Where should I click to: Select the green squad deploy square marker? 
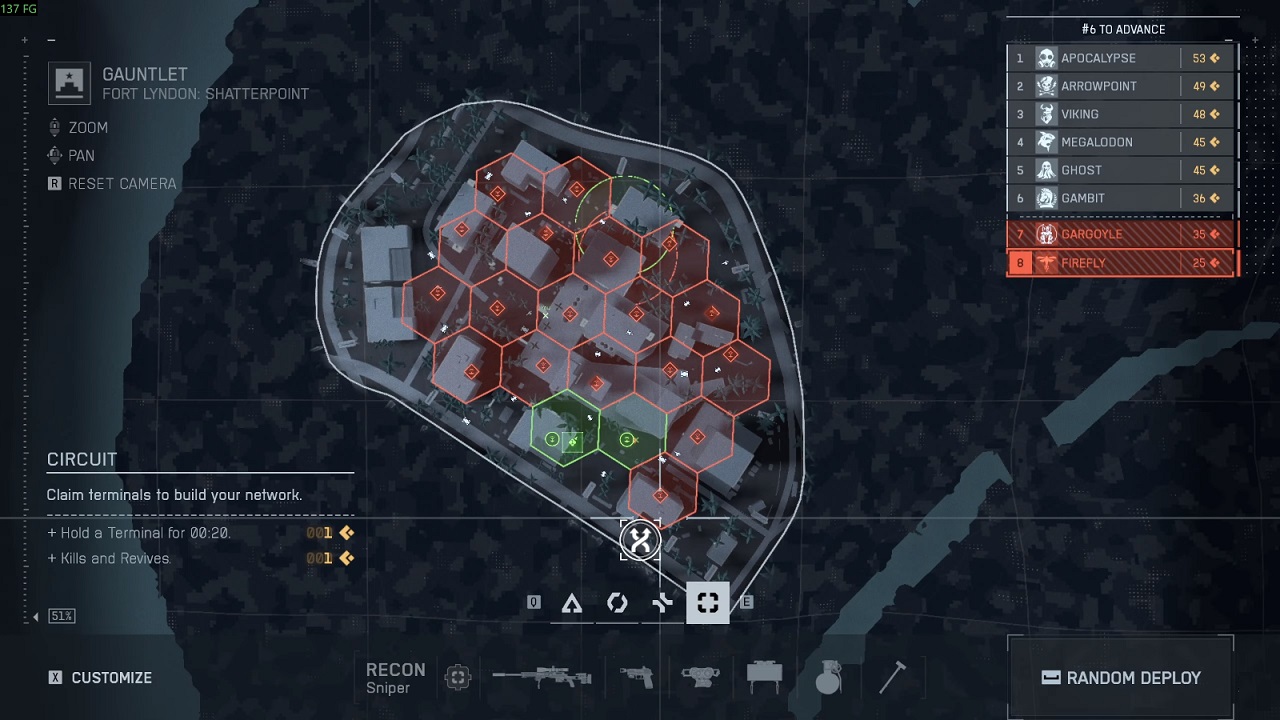pyautogui.click(x=573, y=440)
